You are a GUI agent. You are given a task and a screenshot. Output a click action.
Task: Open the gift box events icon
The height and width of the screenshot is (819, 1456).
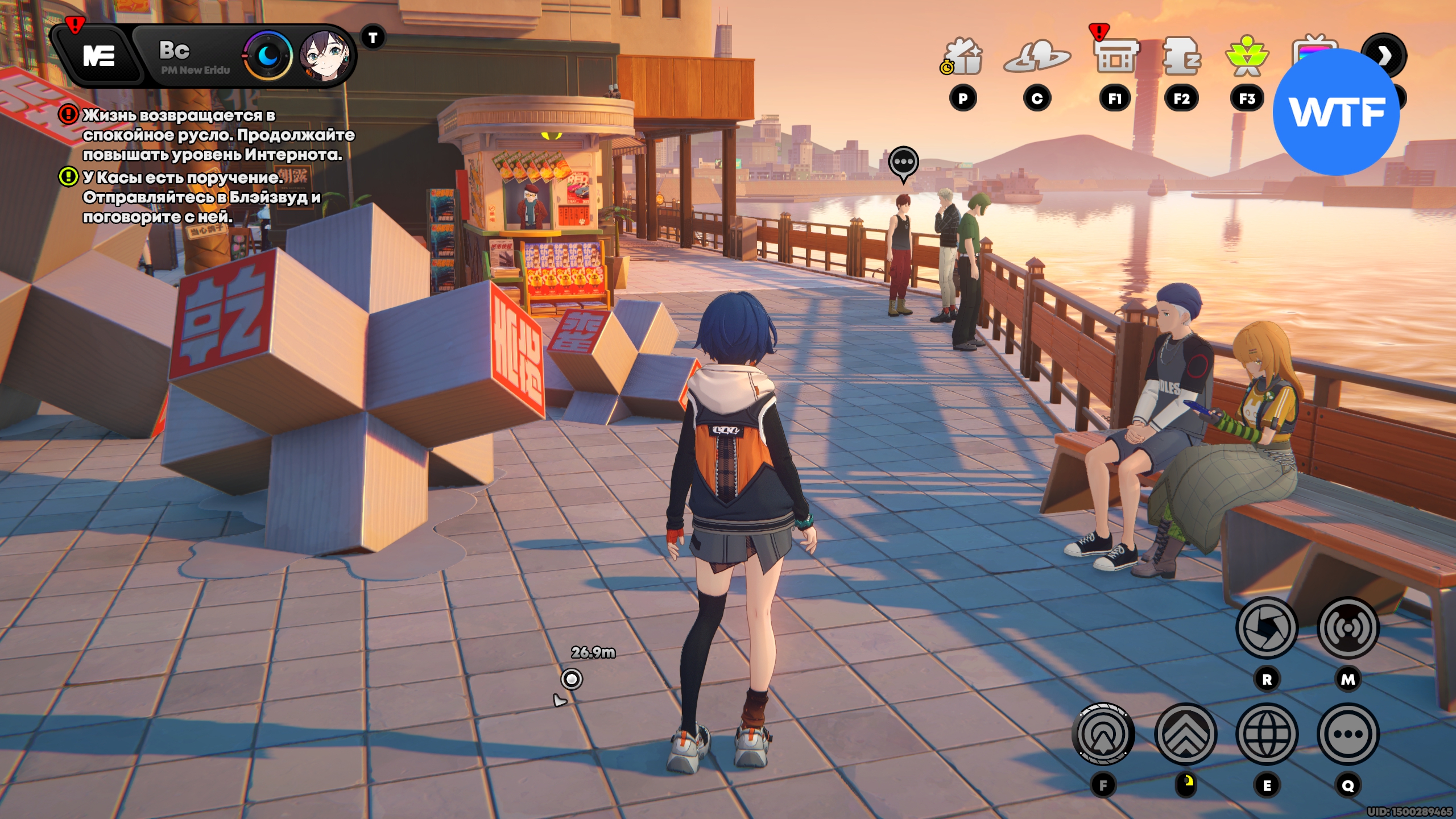click(963, 57)
